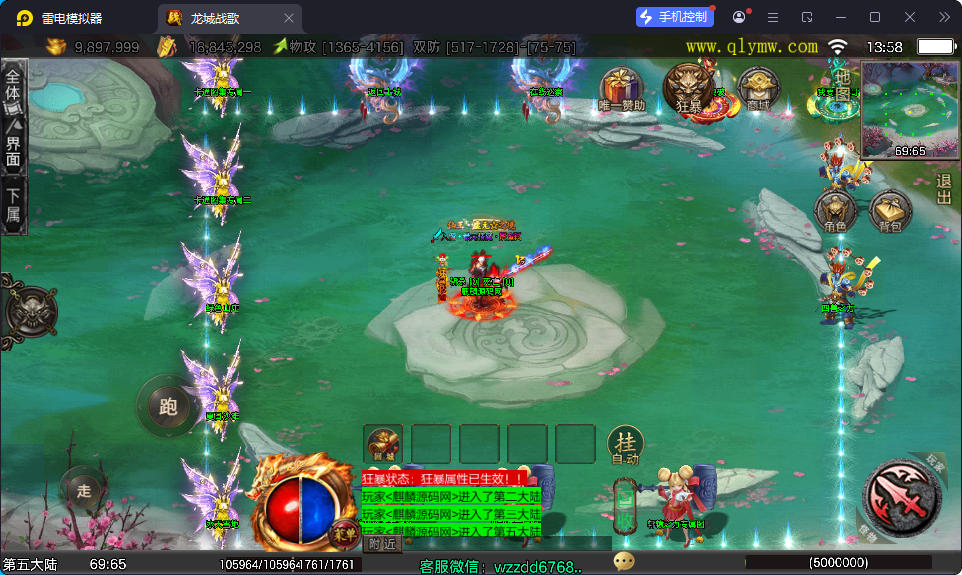Use the 回城 return-to-town skill slot
Screen dimensions: 962x575
(x=383, y=444)
